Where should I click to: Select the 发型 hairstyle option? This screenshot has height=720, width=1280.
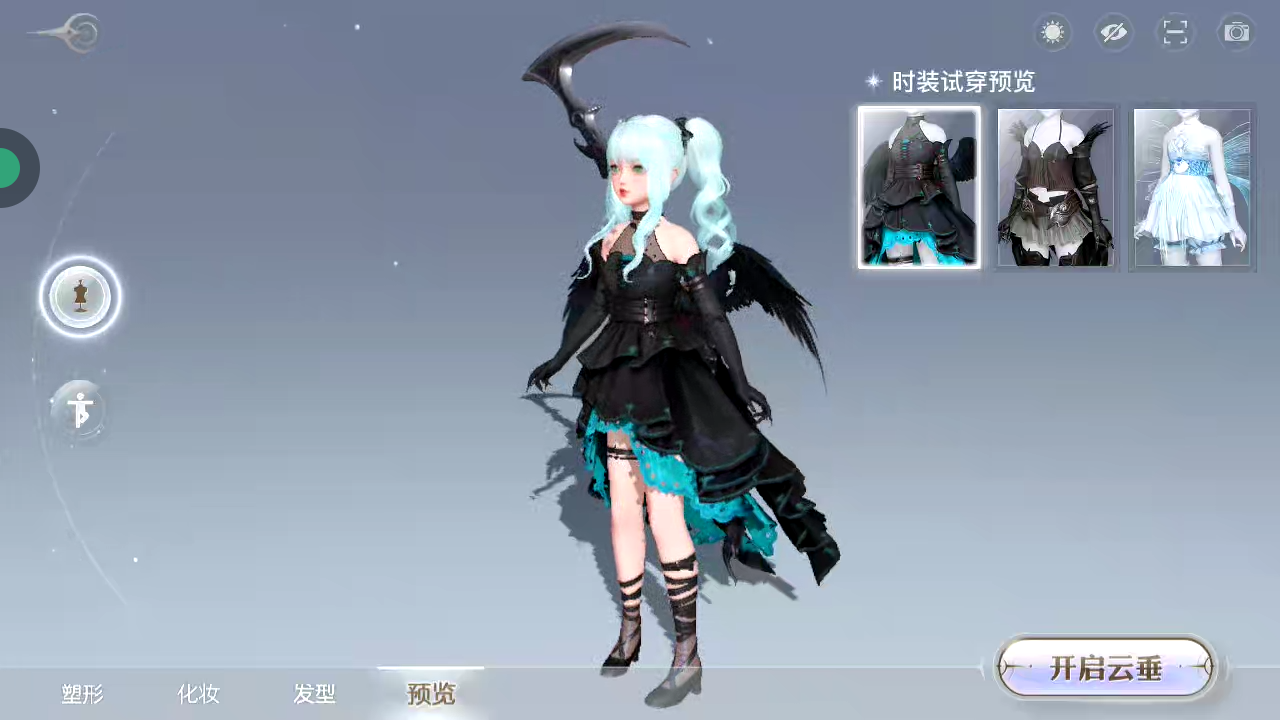click(314, 694)
